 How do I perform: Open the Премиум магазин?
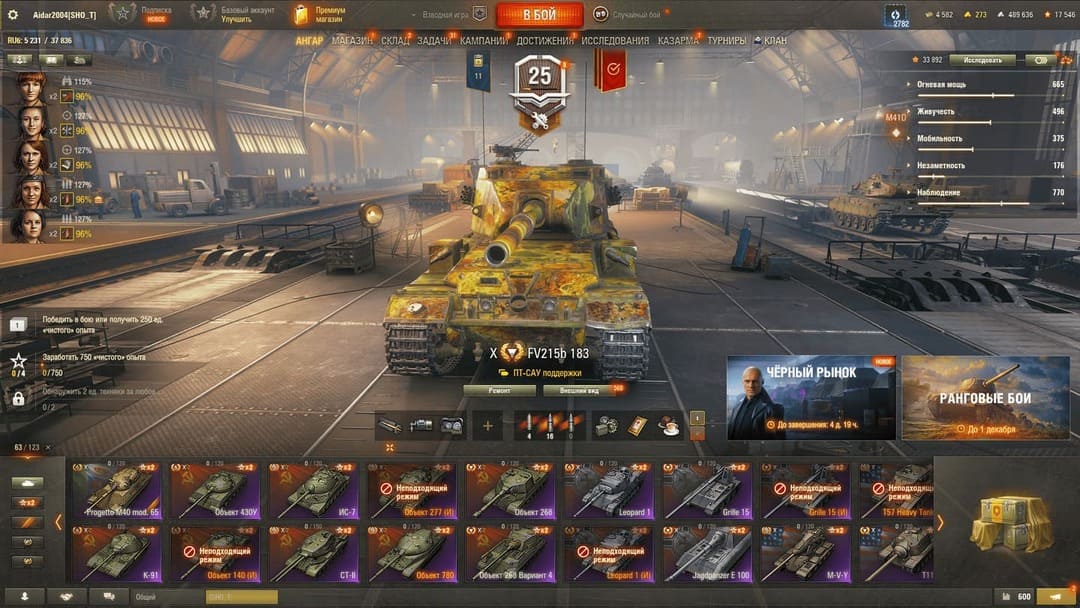[318, 14]
